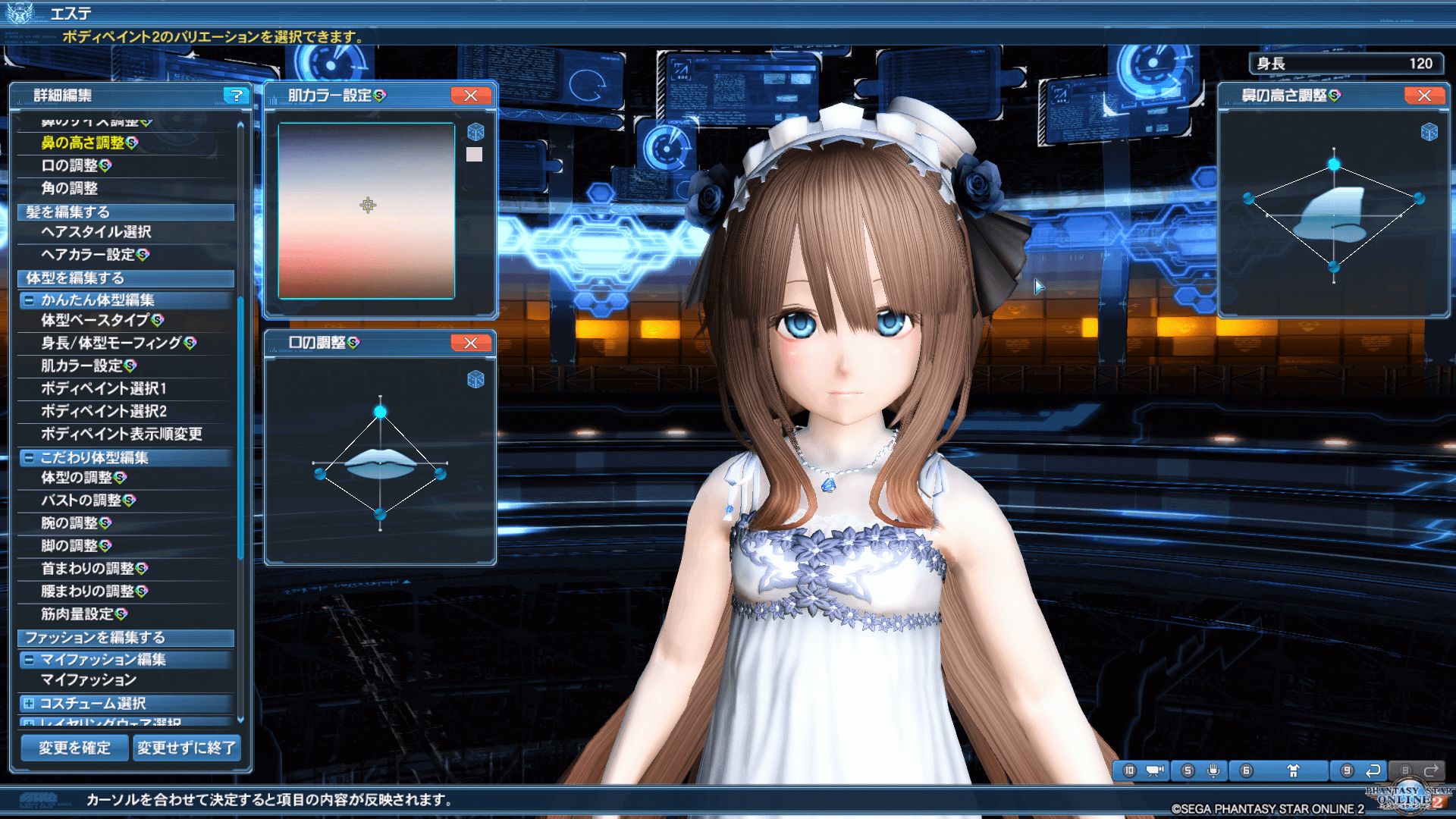Open ヘアカラー設定 from the list
Screen dimensions: 1456x819
click(x=95, y=255)
